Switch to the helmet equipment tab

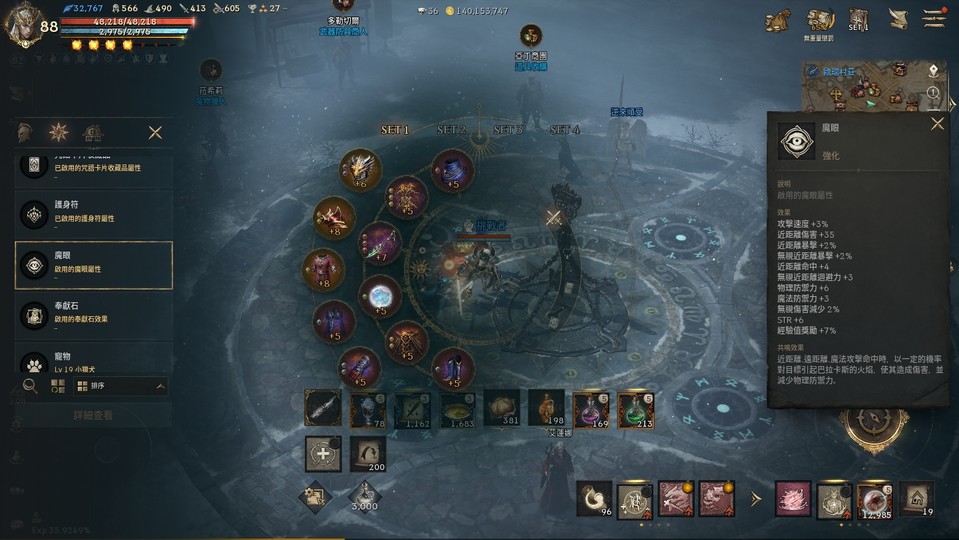tap(25, 132)
